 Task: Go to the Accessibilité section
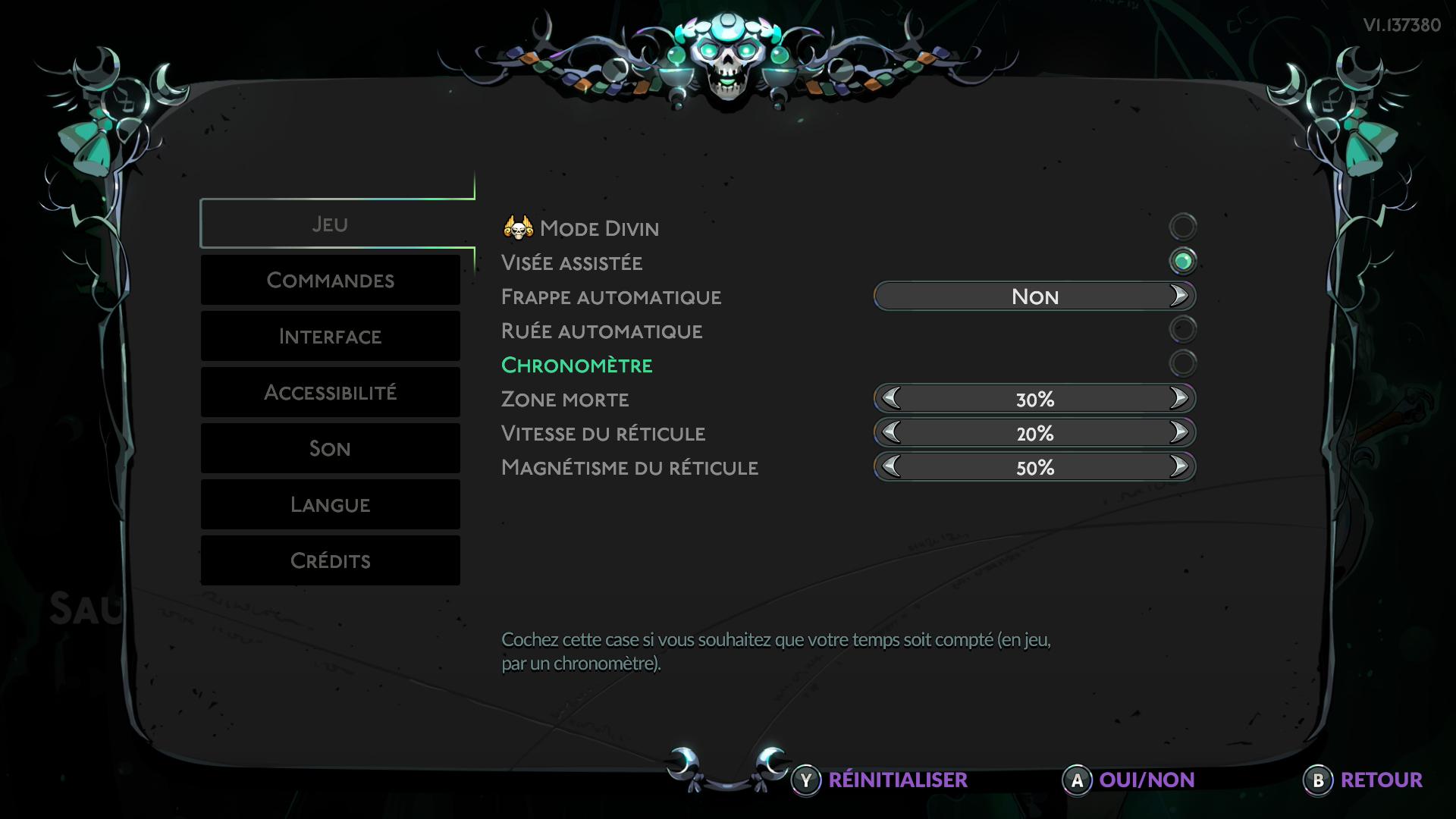pos(330,393)
